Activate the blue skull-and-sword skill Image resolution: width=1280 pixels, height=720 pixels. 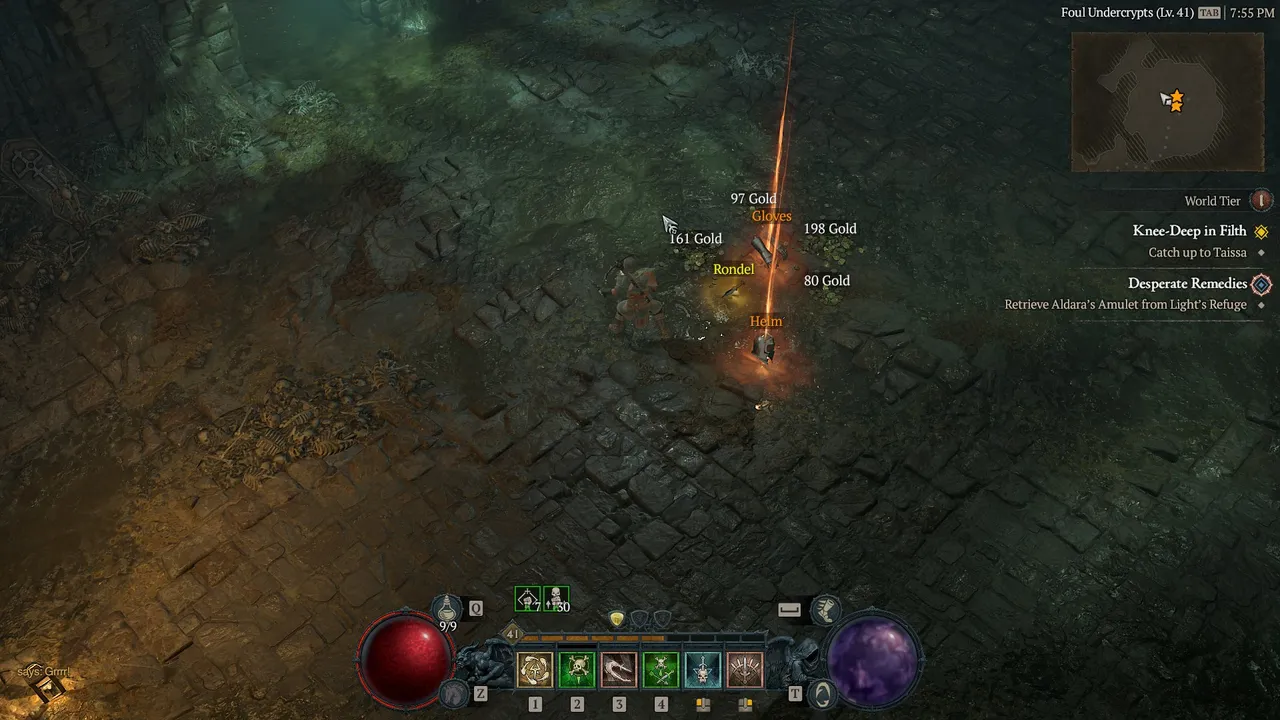coord(703,670)
